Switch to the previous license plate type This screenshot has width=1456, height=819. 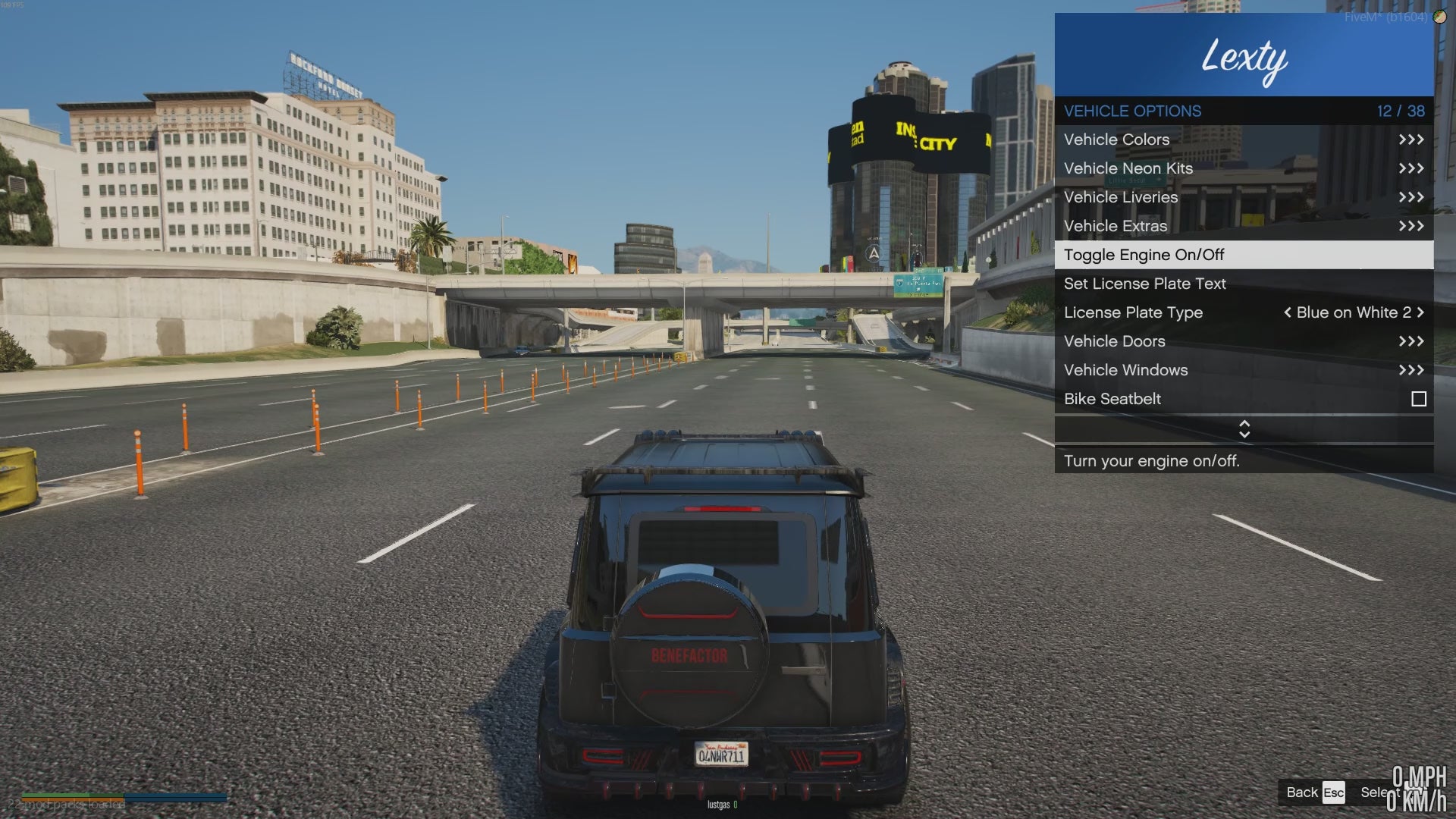click(x=1287, y=312)
